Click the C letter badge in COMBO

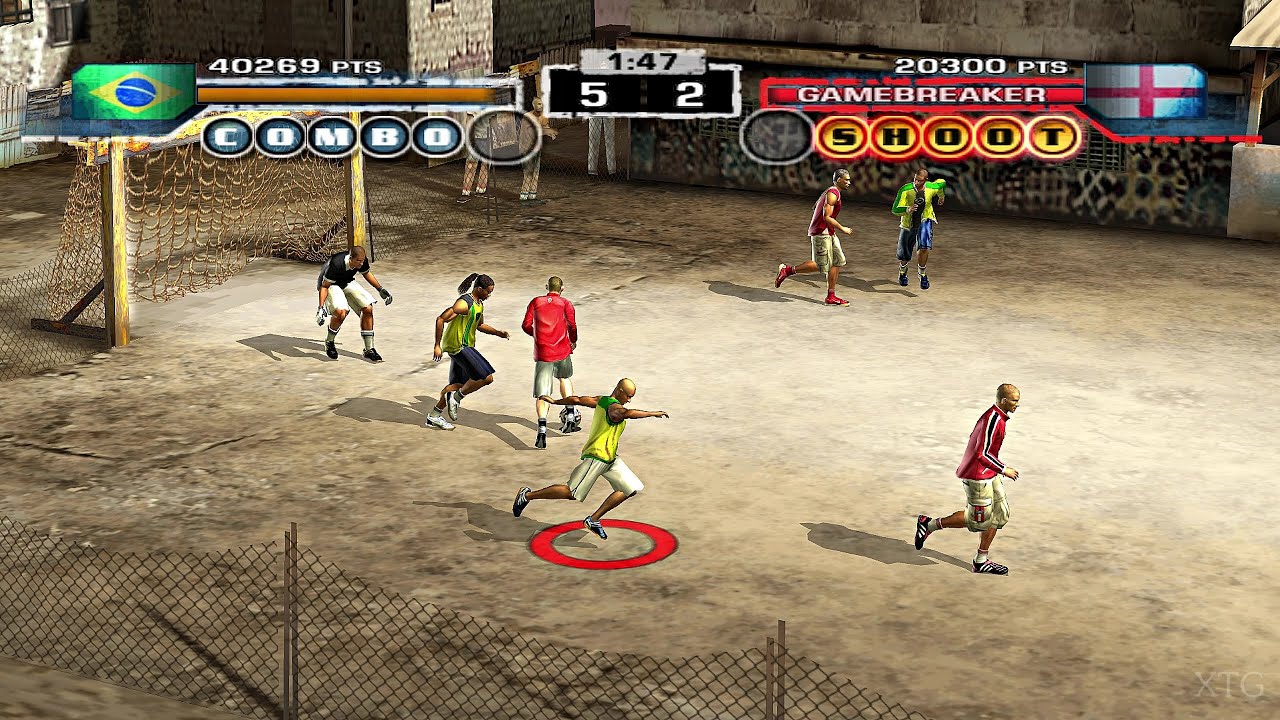tap(227, 138)
